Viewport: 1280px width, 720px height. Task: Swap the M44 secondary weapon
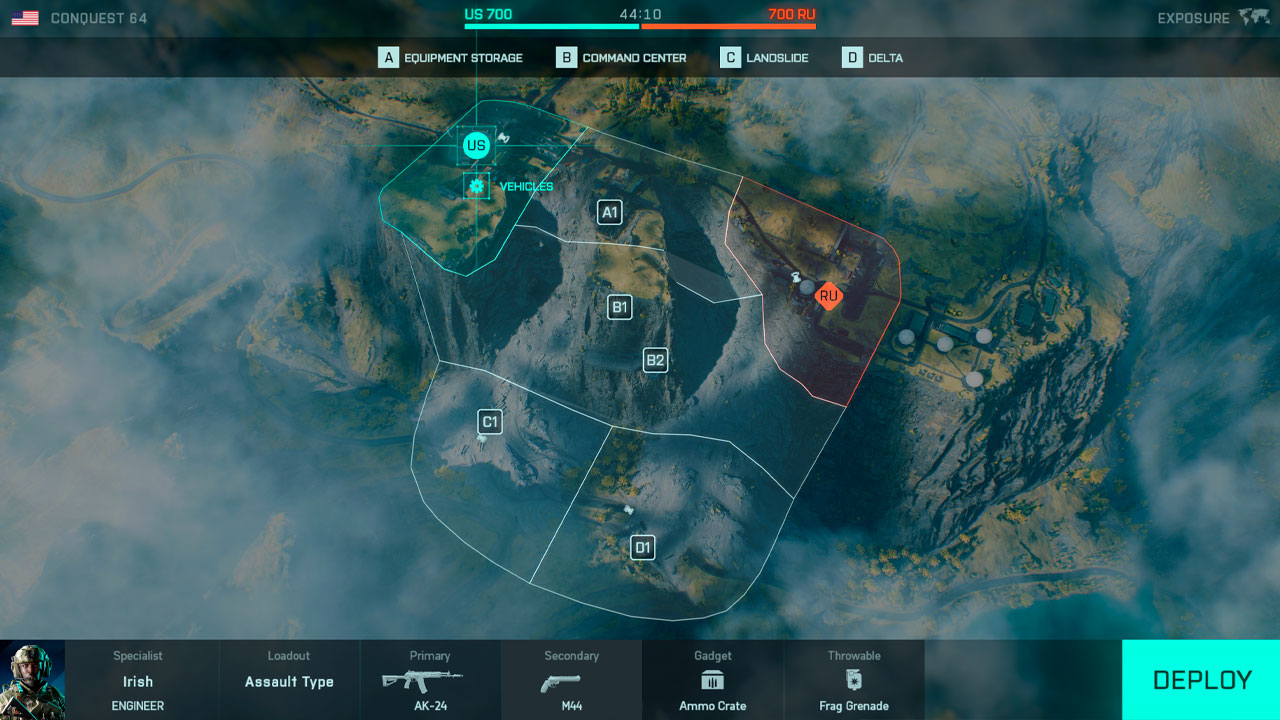[571, 681]
